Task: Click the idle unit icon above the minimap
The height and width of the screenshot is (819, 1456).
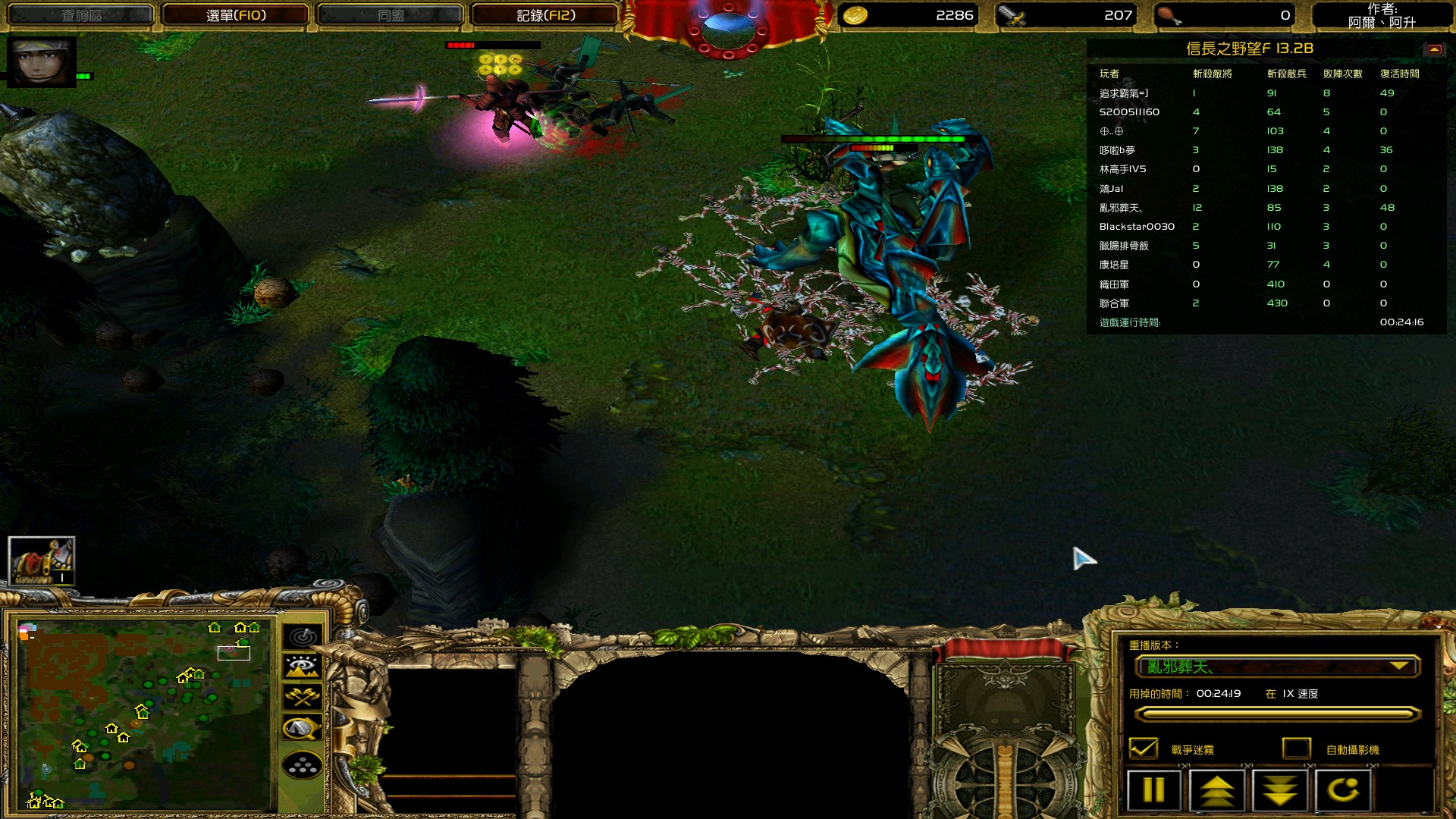Action: tap(42, 561)
